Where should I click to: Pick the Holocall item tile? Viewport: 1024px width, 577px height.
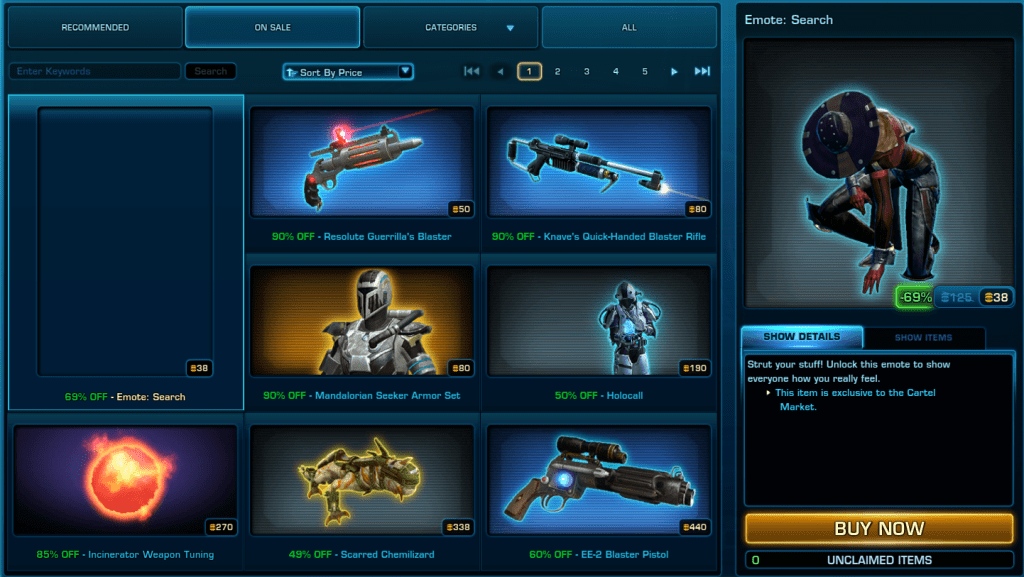(598, 320)
